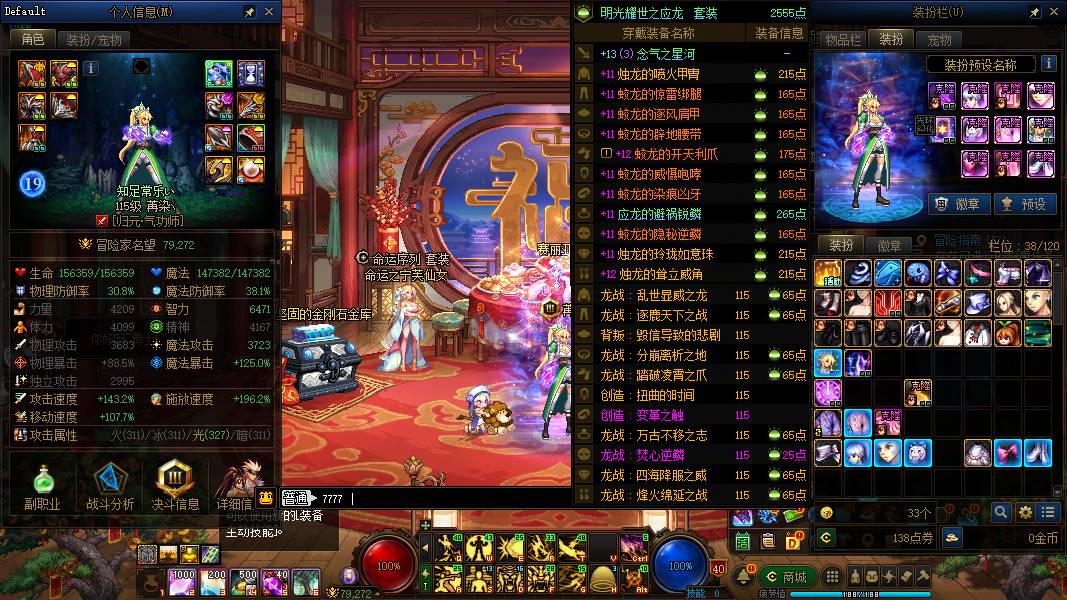Screen dimensions: 1067x600
Task: Switch to the 物品栏 items tab
Action: 843,40
